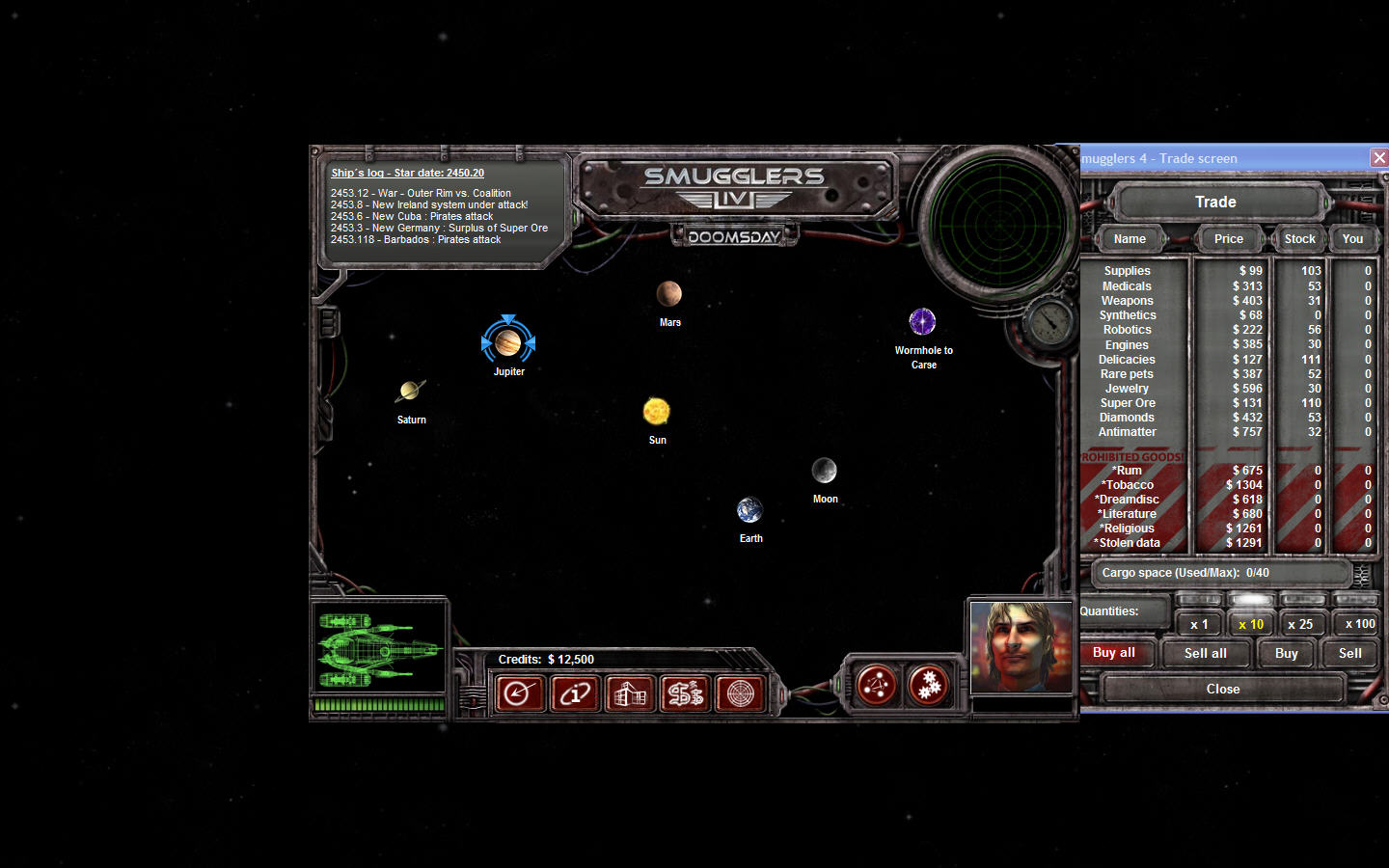Set trade quantity to x 1

[x=1199, y=624]
